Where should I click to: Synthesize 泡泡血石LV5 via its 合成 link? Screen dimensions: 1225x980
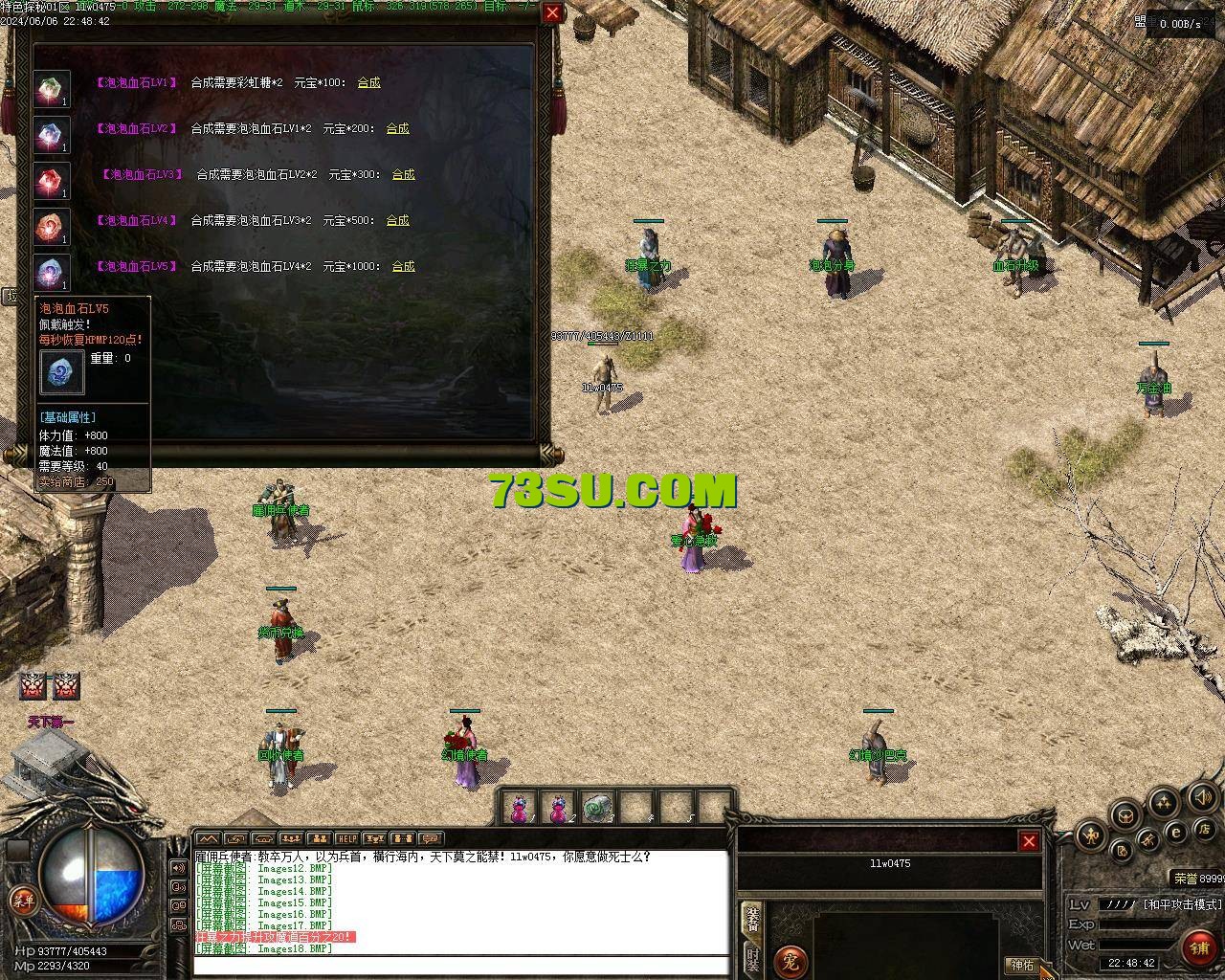403,267
